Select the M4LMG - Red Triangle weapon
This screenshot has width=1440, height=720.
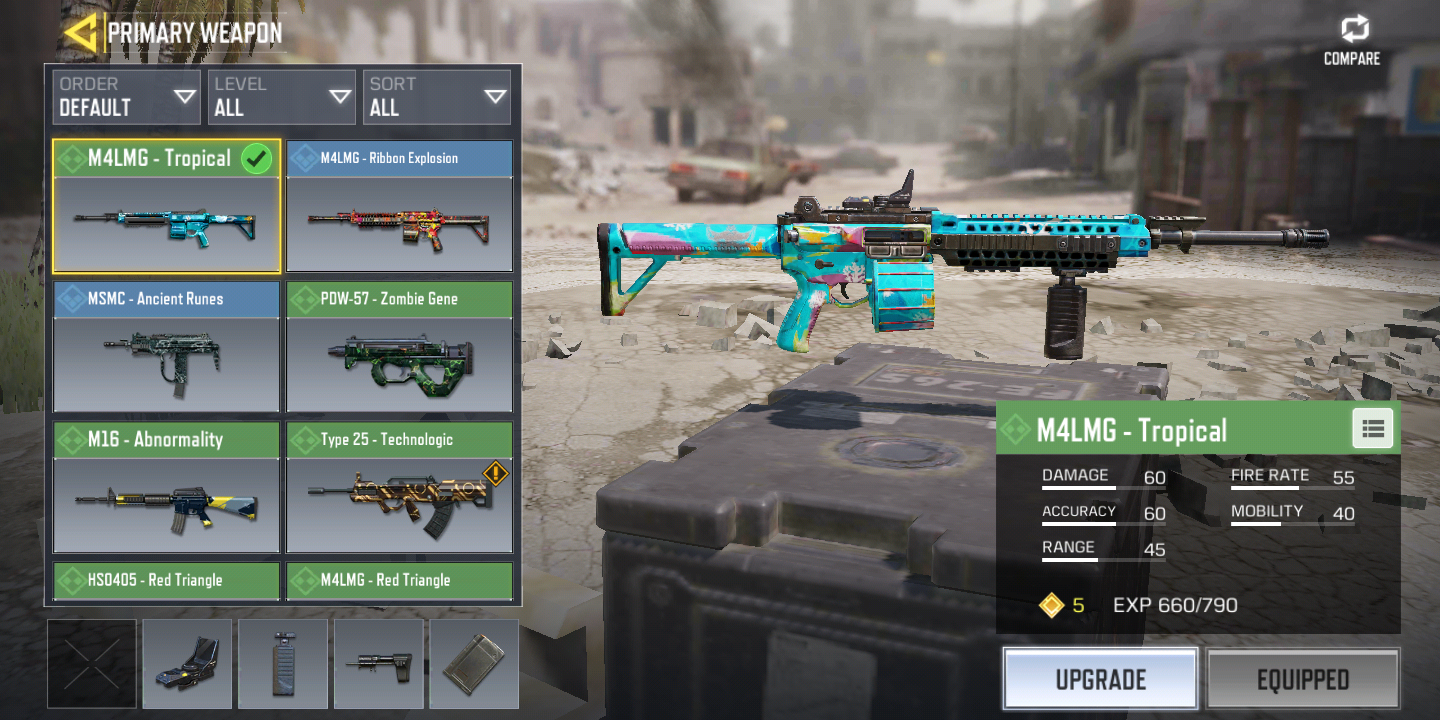399,580
